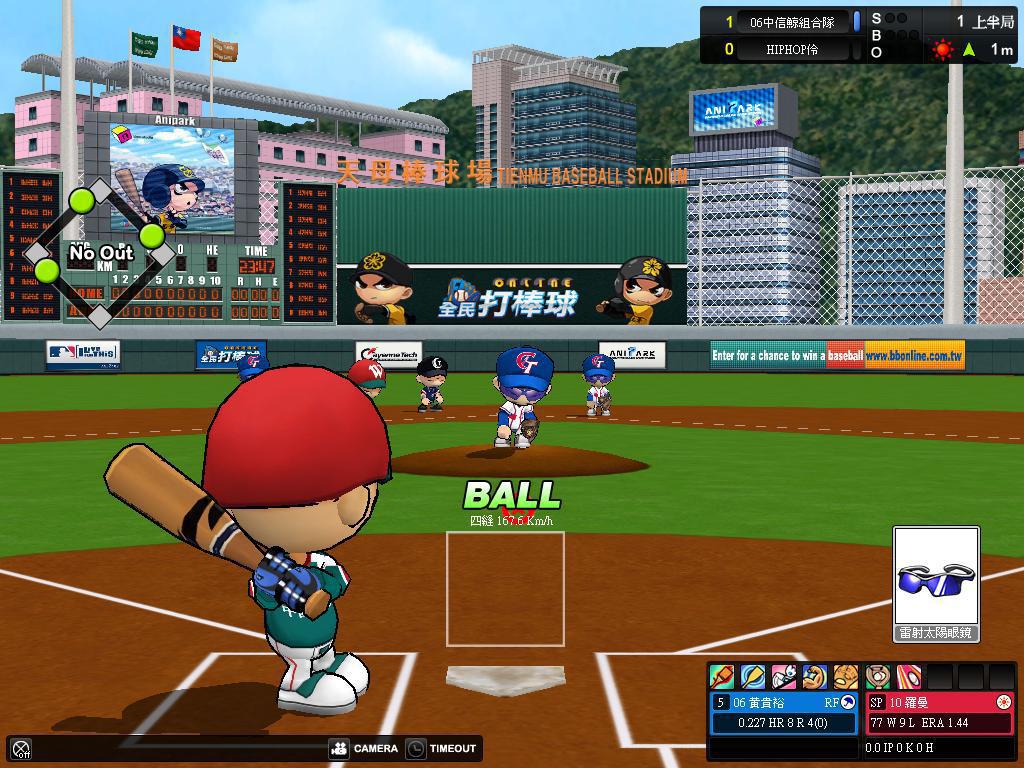Activate the flexing arm skill icon
This screenshot has width=1024, height=768.
coord(815,677)
